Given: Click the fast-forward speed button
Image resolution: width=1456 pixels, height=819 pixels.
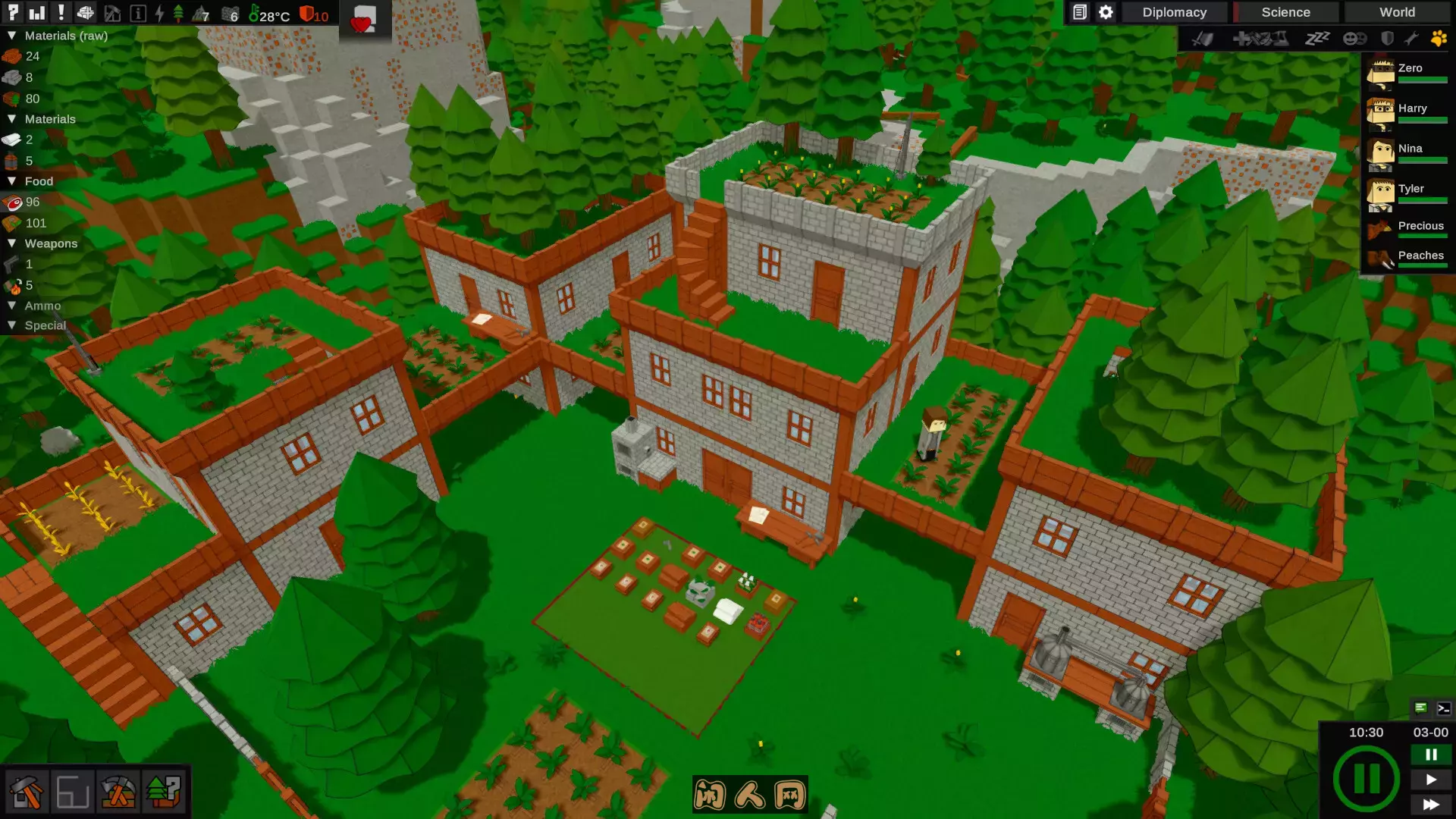Looking at the screenshot, I should click(x=1432, y=805).
